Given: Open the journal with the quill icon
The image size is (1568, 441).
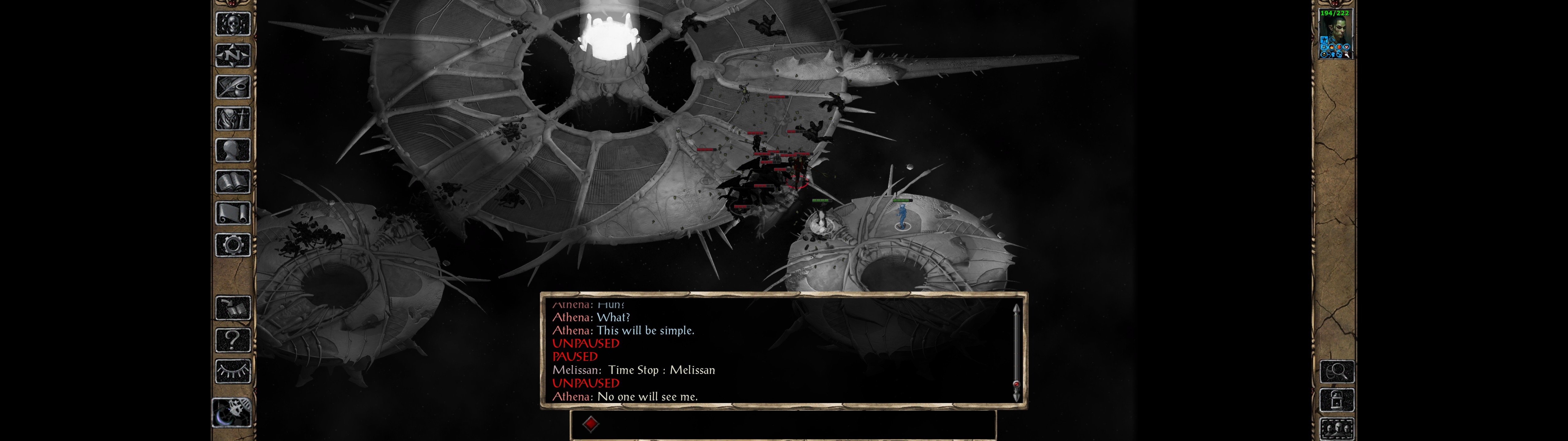Looking at the screenshot, I should tap(233, 87).
